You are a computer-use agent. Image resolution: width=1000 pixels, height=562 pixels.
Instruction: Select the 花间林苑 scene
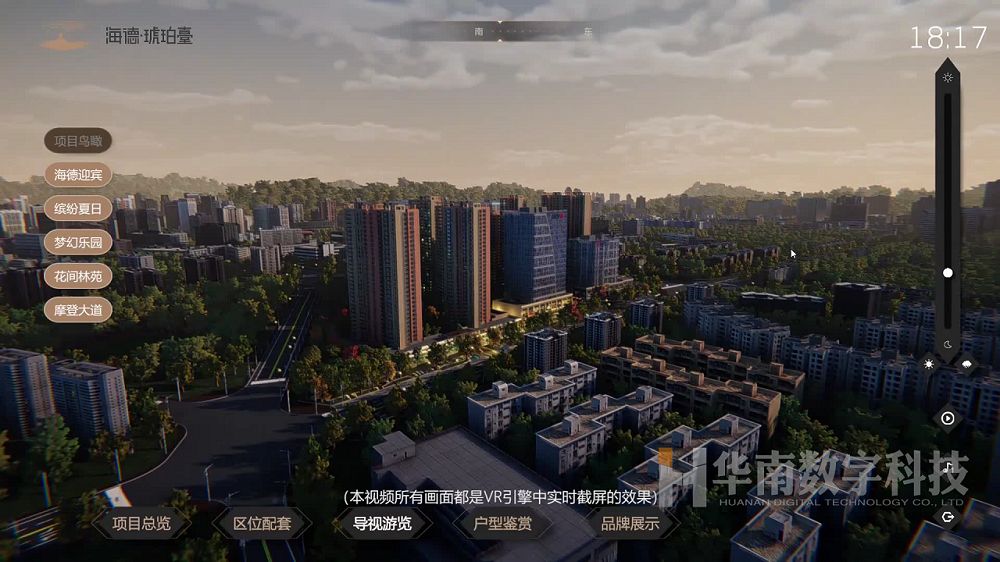coord(78,276)
